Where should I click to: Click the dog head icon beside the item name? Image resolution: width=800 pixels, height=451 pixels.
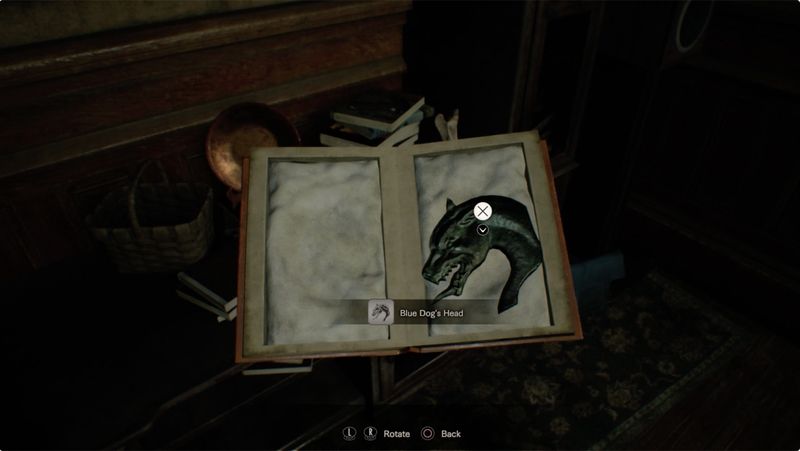click(380, 313)
